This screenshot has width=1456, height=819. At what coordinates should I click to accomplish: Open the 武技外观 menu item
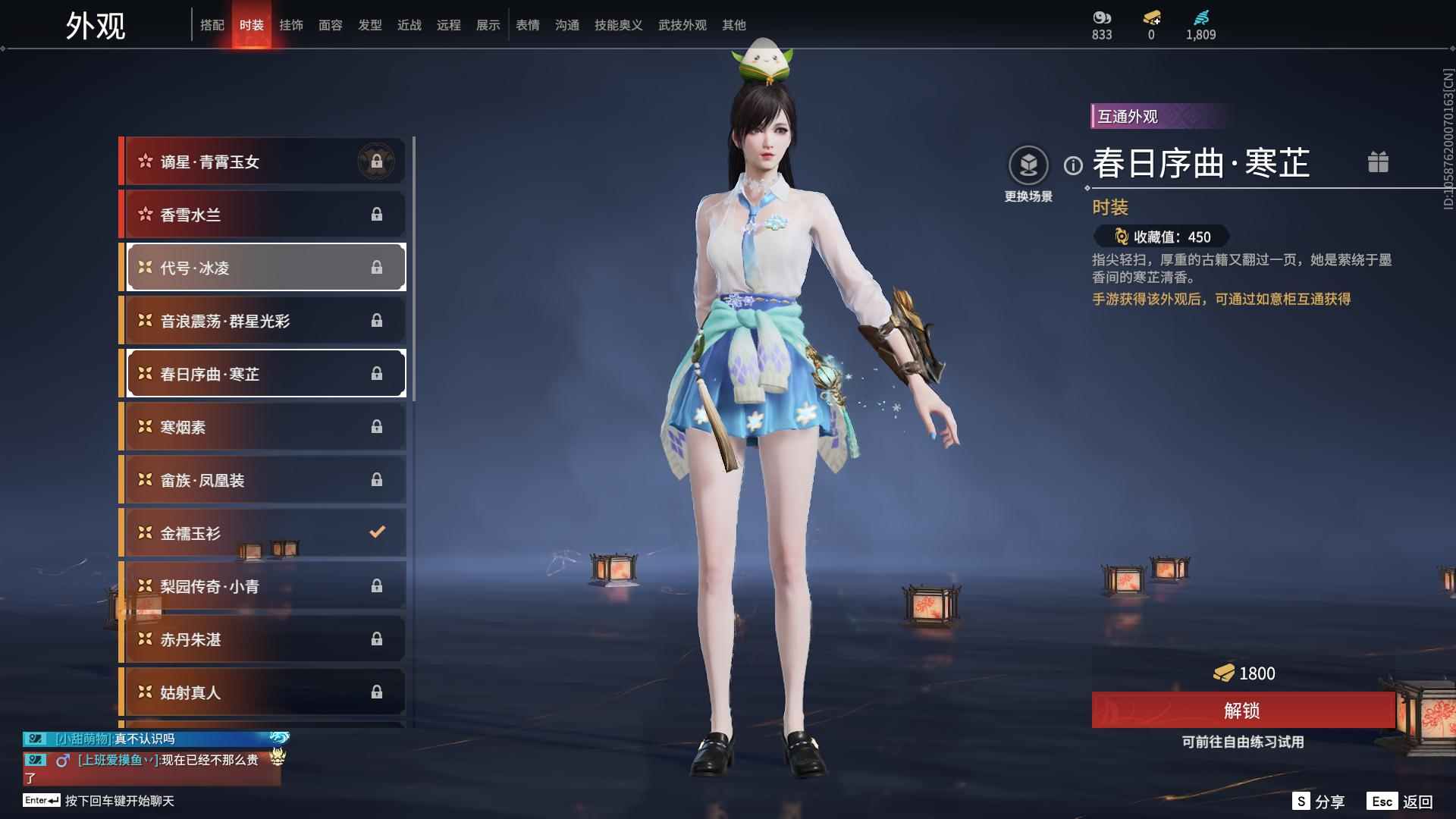(x=682, y=25)
